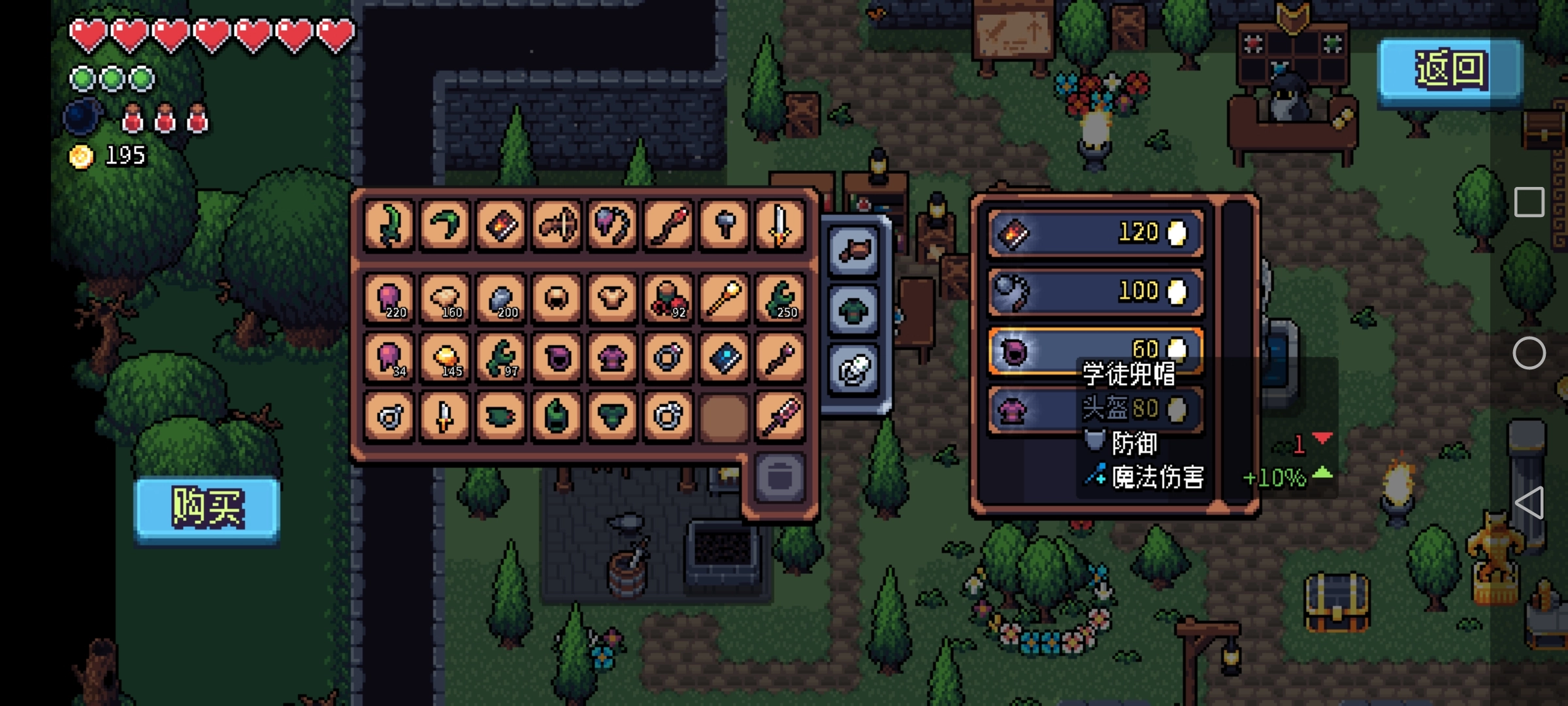Pick the golden-orb staff in inventory
The width and height of the screenshot is (1568, 706).
724,298
